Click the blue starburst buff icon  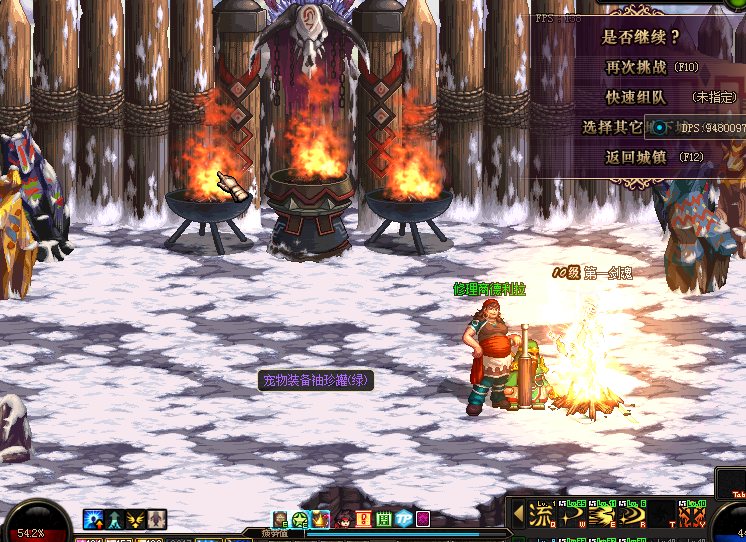[x=94, y=519]
